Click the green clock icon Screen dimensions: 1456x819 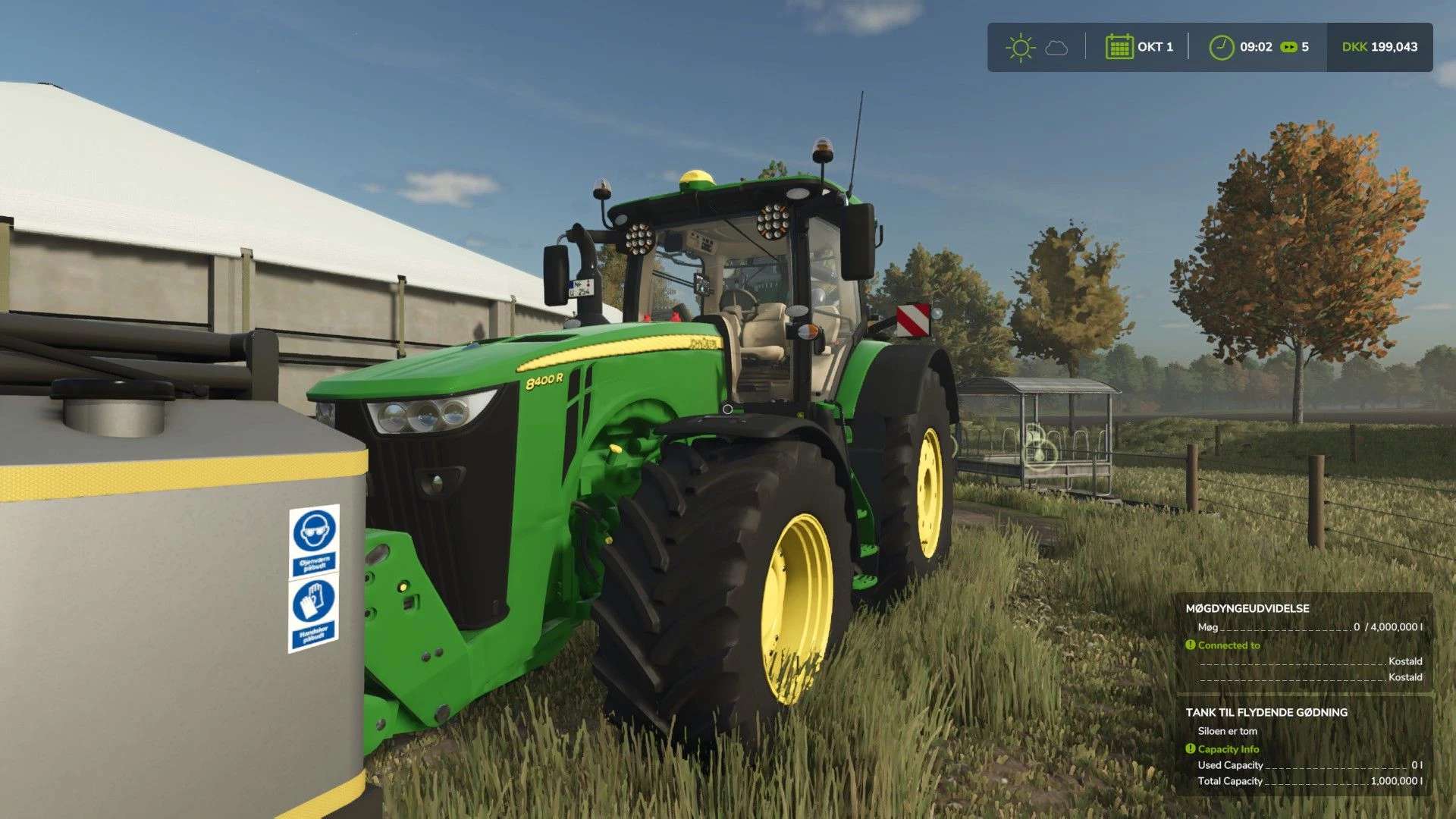tap(1222, 46)
